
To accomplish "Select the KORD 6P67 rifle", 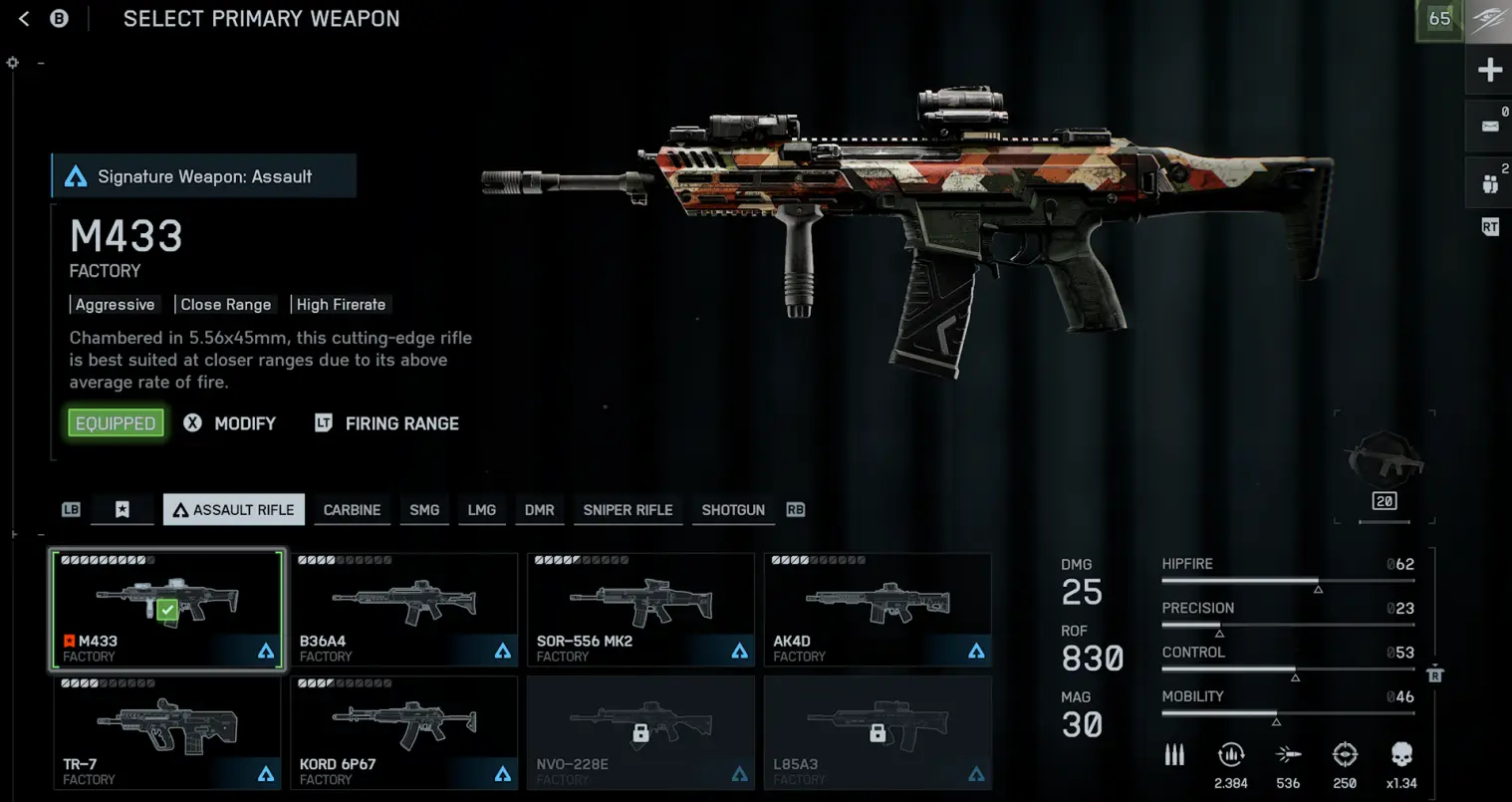I will pyautogui.click(x=404, y=732).
